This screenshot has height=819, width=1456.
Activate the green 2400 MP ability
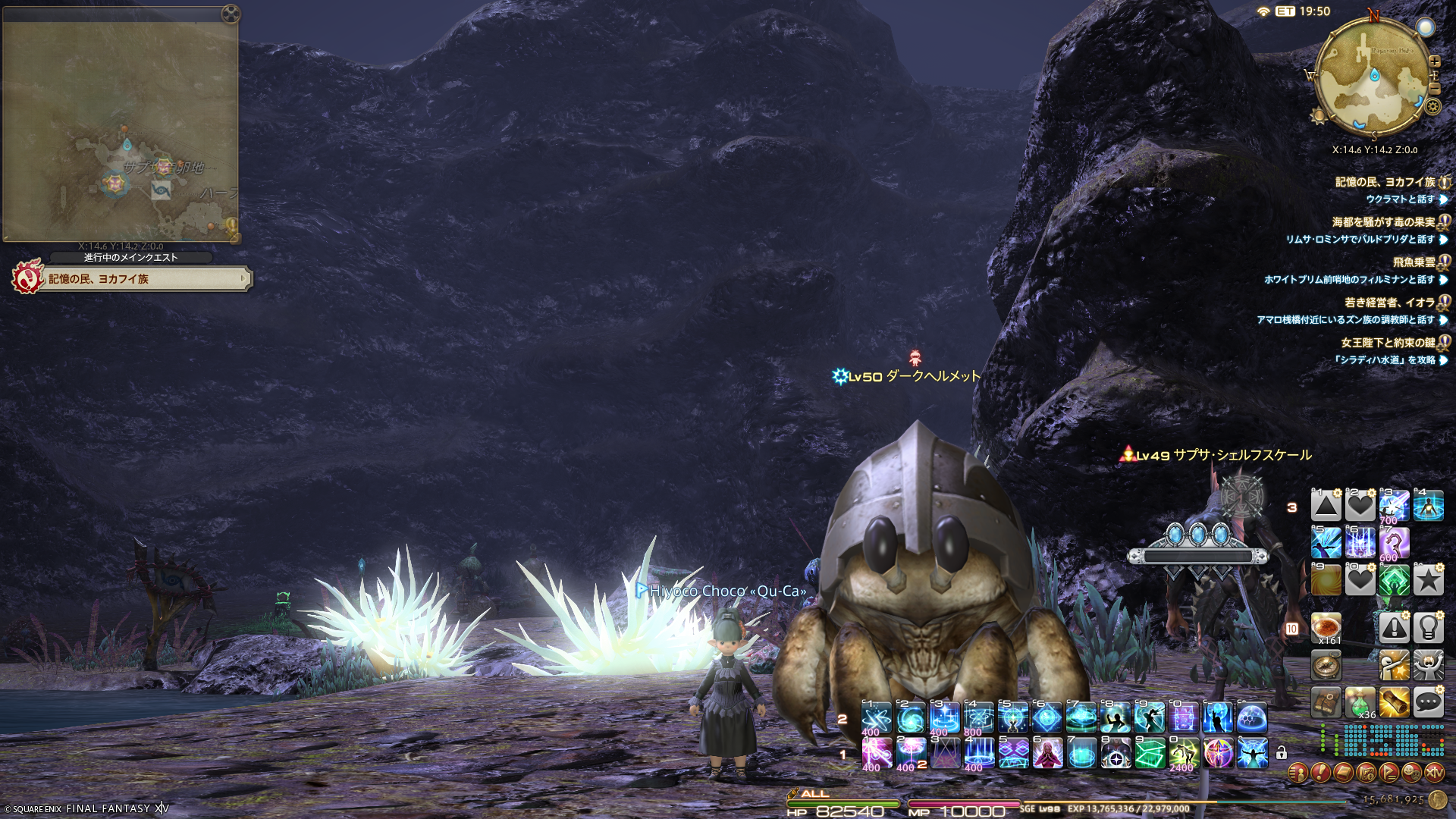click(1183, 754)
